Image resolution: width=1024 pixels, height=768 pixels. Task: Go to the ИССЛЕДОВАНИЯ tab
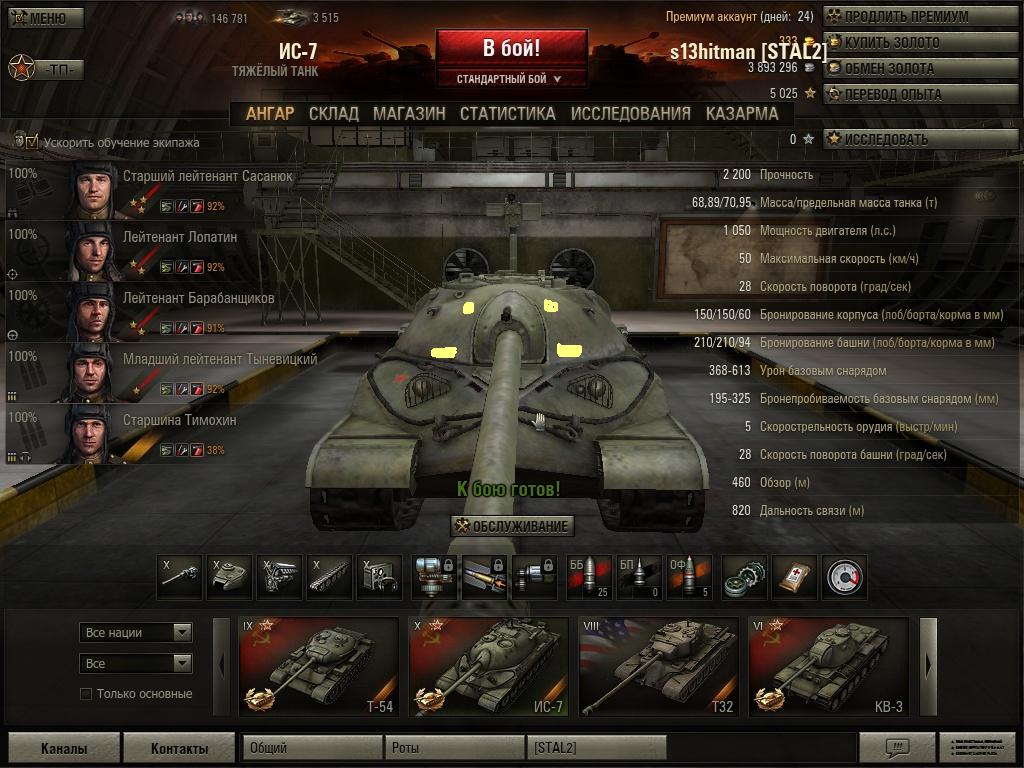(630, 113)
